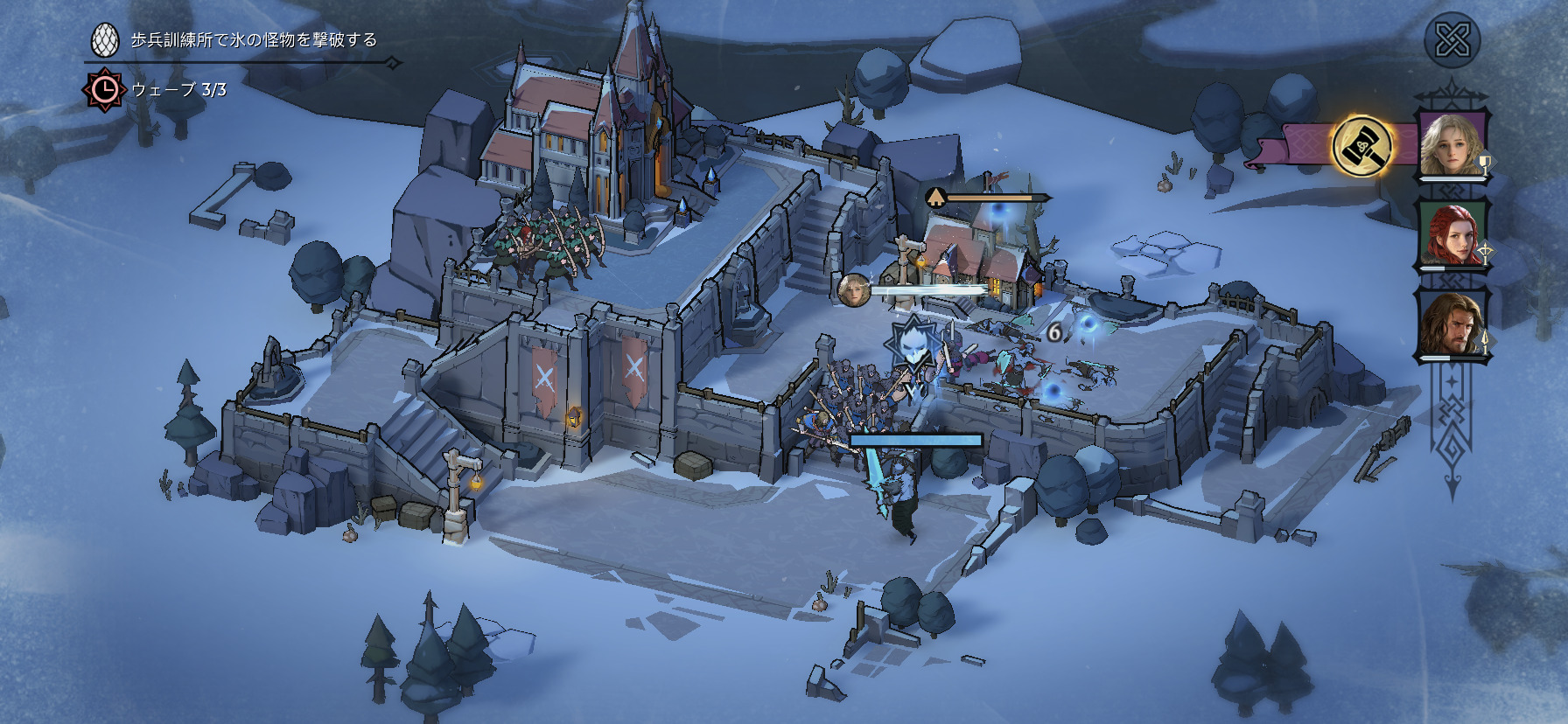Open the dragon egg quest objective
The image size is (1568, 724).
pos(105,40)
